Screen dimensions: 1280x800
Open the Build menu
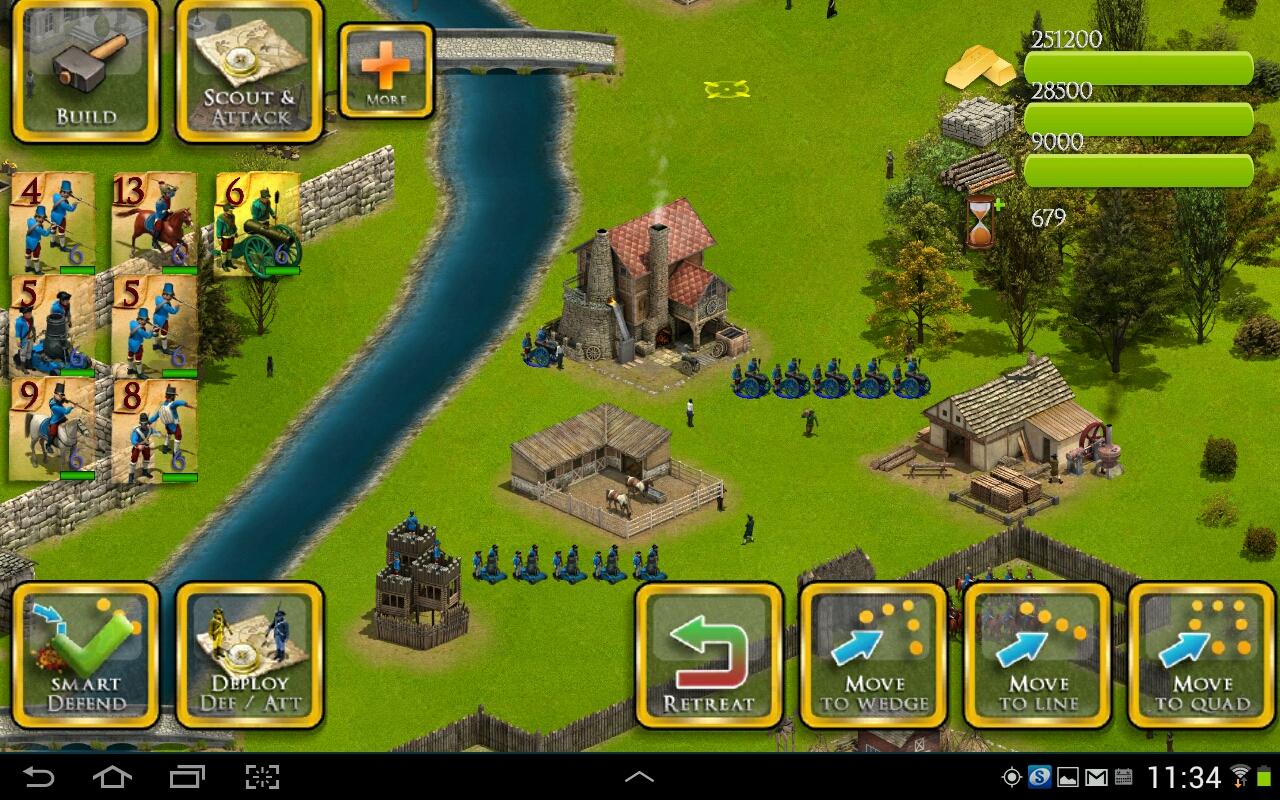point(85,70)
